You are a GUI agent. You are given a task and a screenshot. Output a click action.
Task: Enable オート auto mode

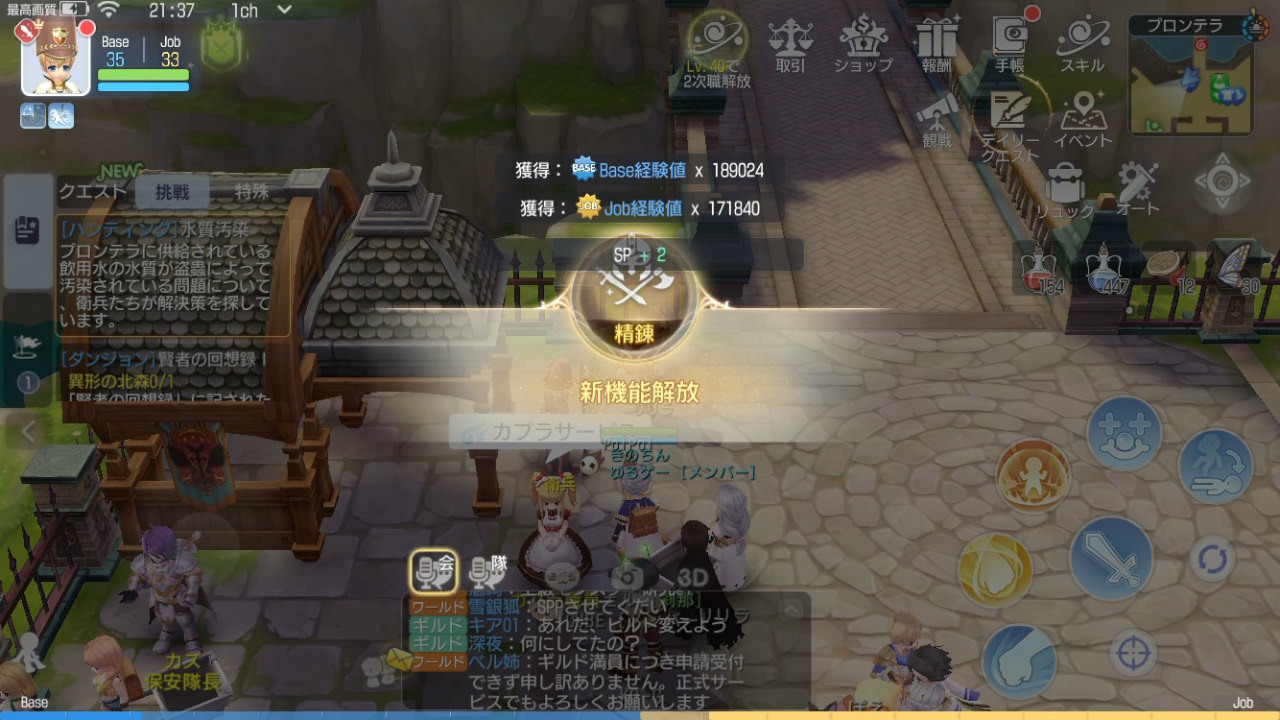1135,182
